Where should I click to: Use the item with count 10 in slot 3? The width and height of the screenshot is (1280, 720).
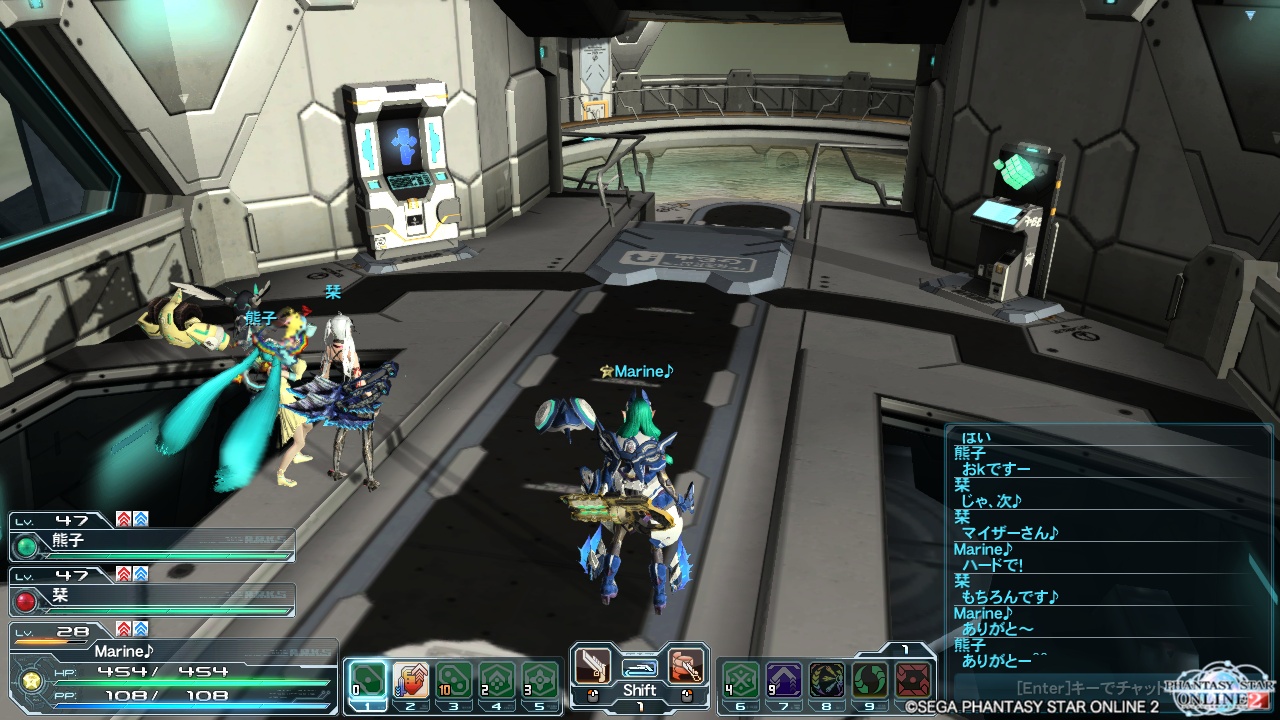point(454,680)
